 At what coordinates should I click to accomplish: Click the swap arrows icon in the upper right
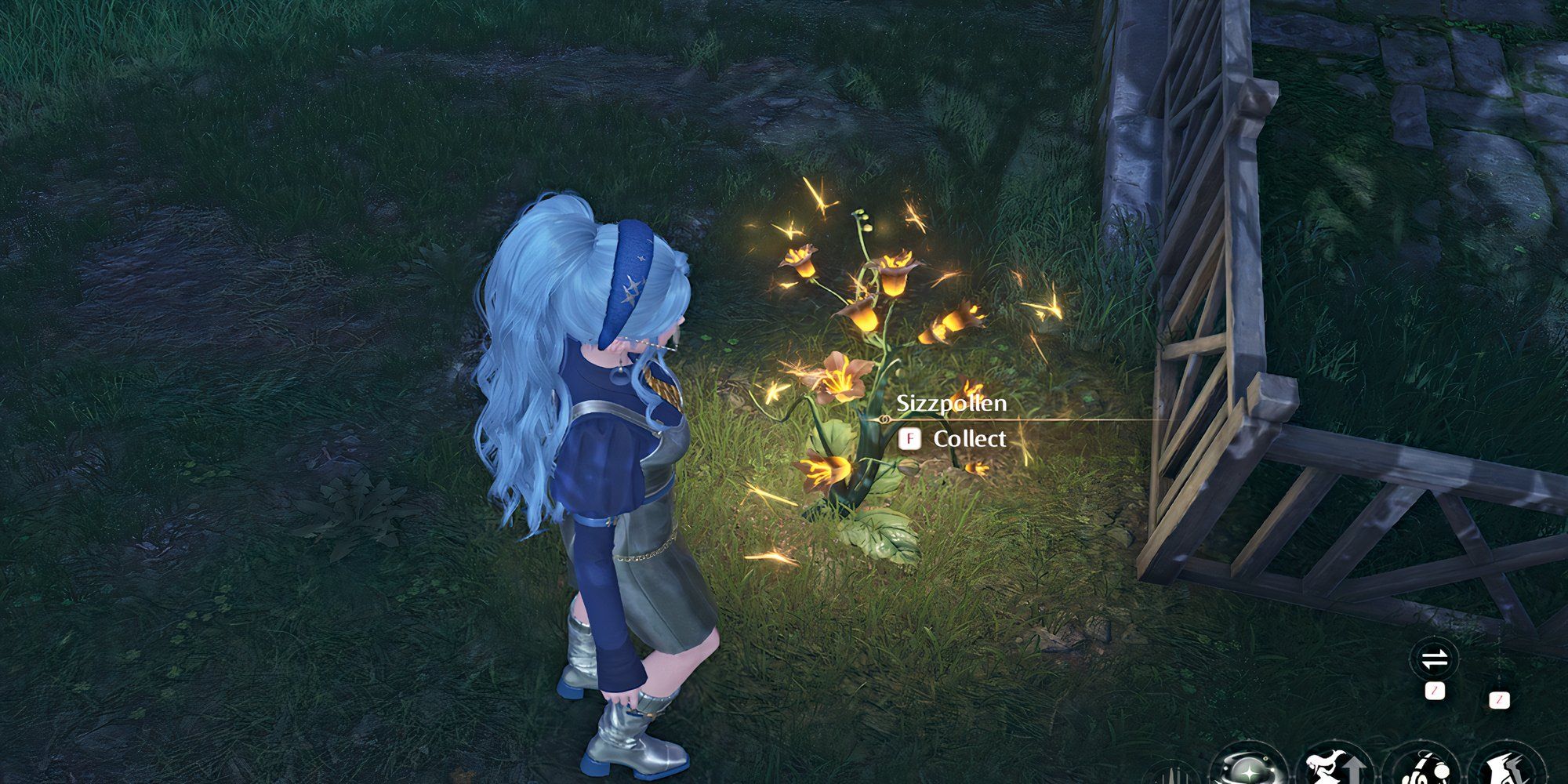(1435, 659)
